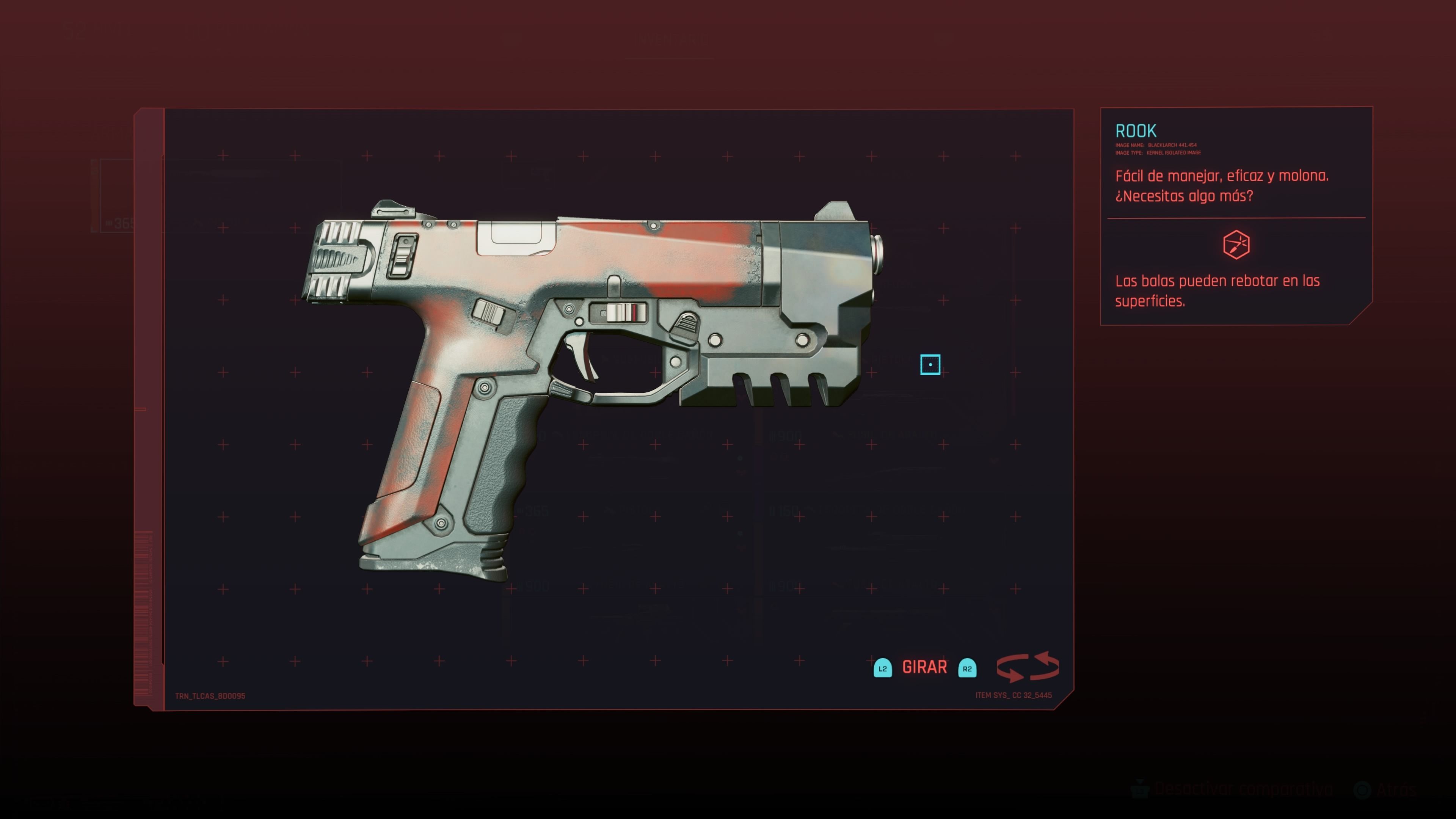Screen dimensions: 1456x819
Task: Activate the red rotation arrows icon
Action: pos(1027,667)
